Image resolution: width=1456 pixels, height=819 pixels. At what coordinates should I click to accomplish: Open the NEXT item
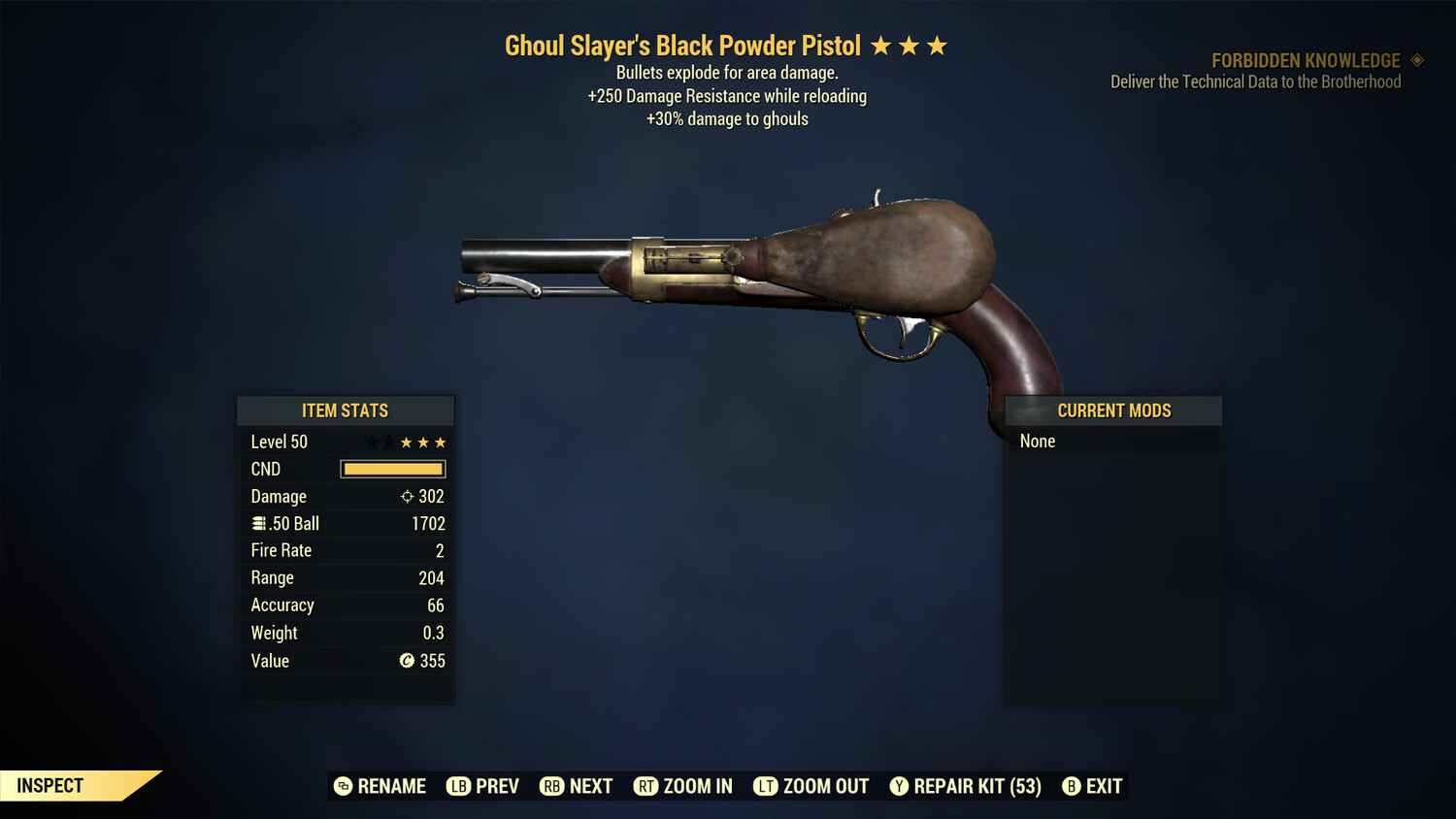click(x=592, y=786)
